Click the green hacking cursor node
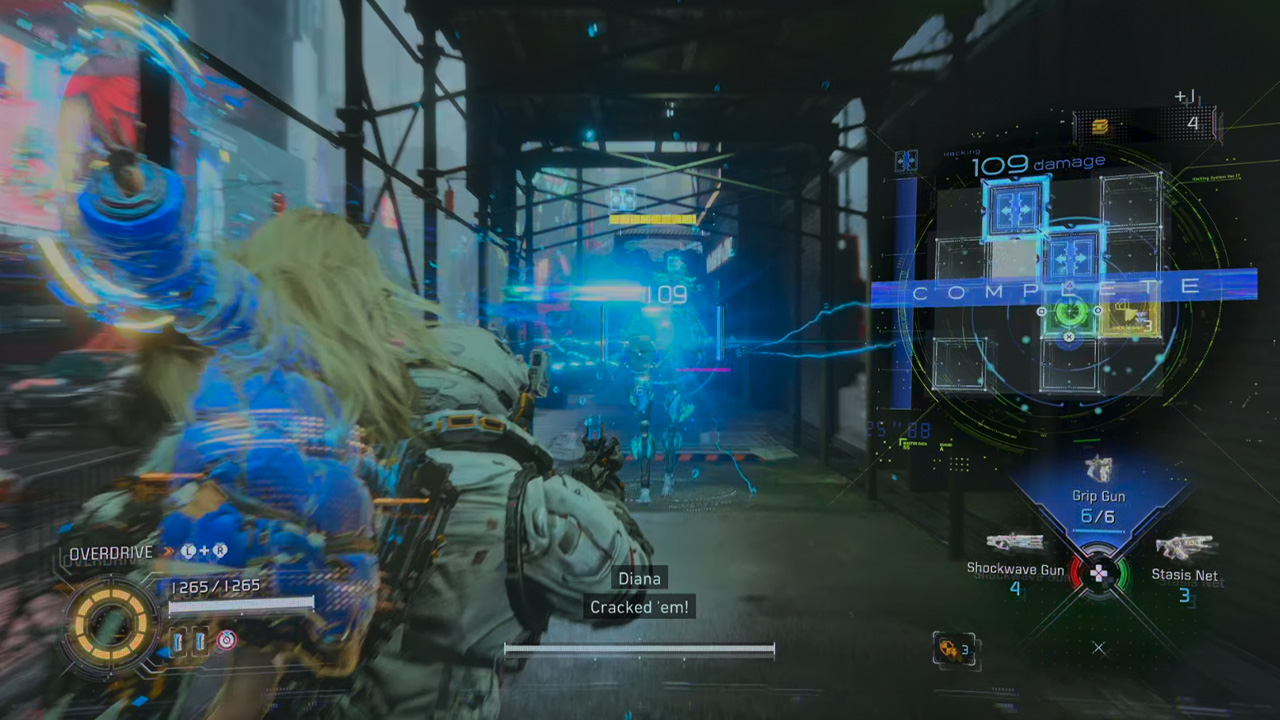The image size is (1280, 720). pyautogui.click(x=1069, y=312)
